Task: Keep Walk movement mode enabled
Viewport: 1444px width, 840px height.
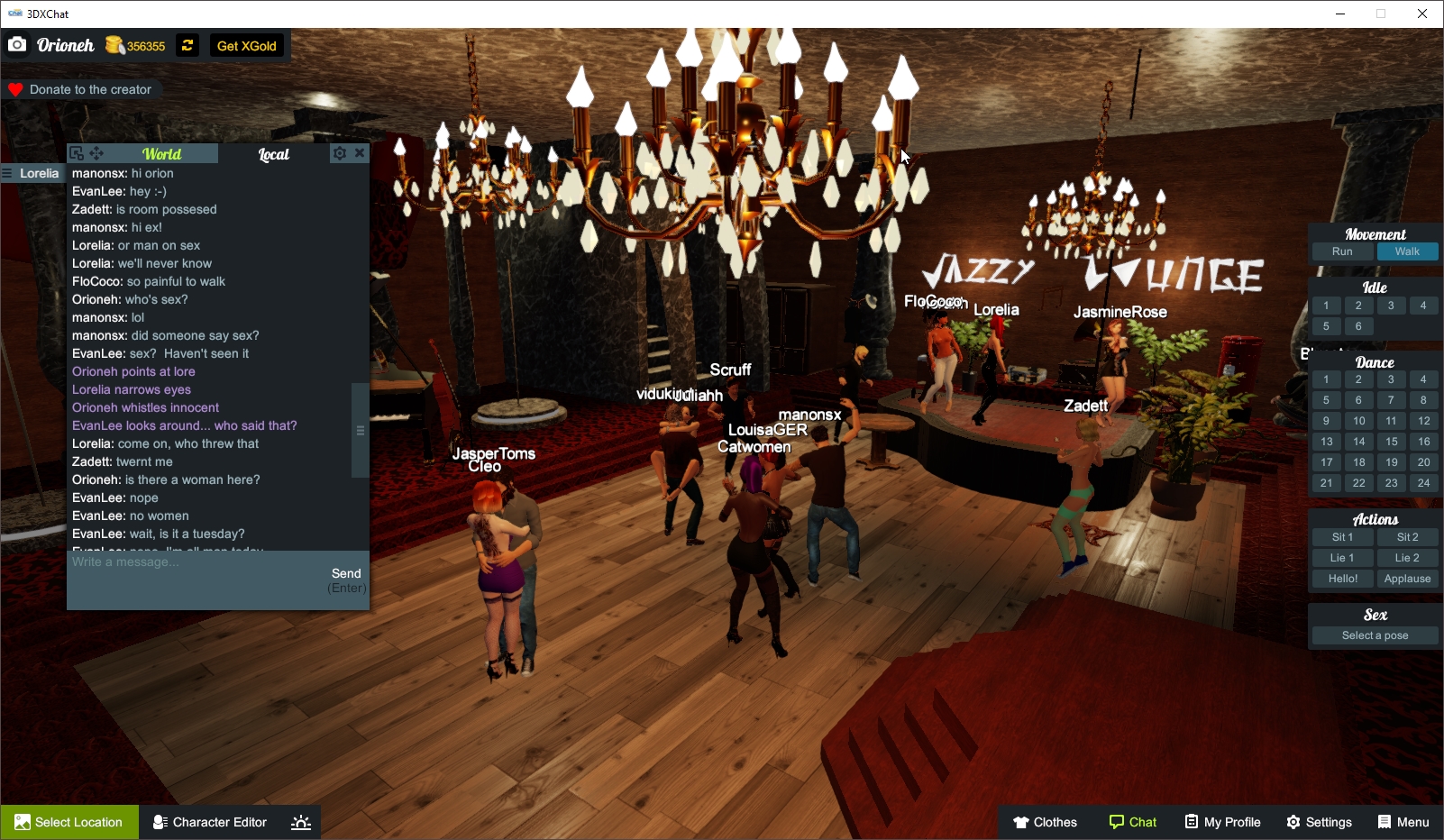Action: (x=1407, y=251)
